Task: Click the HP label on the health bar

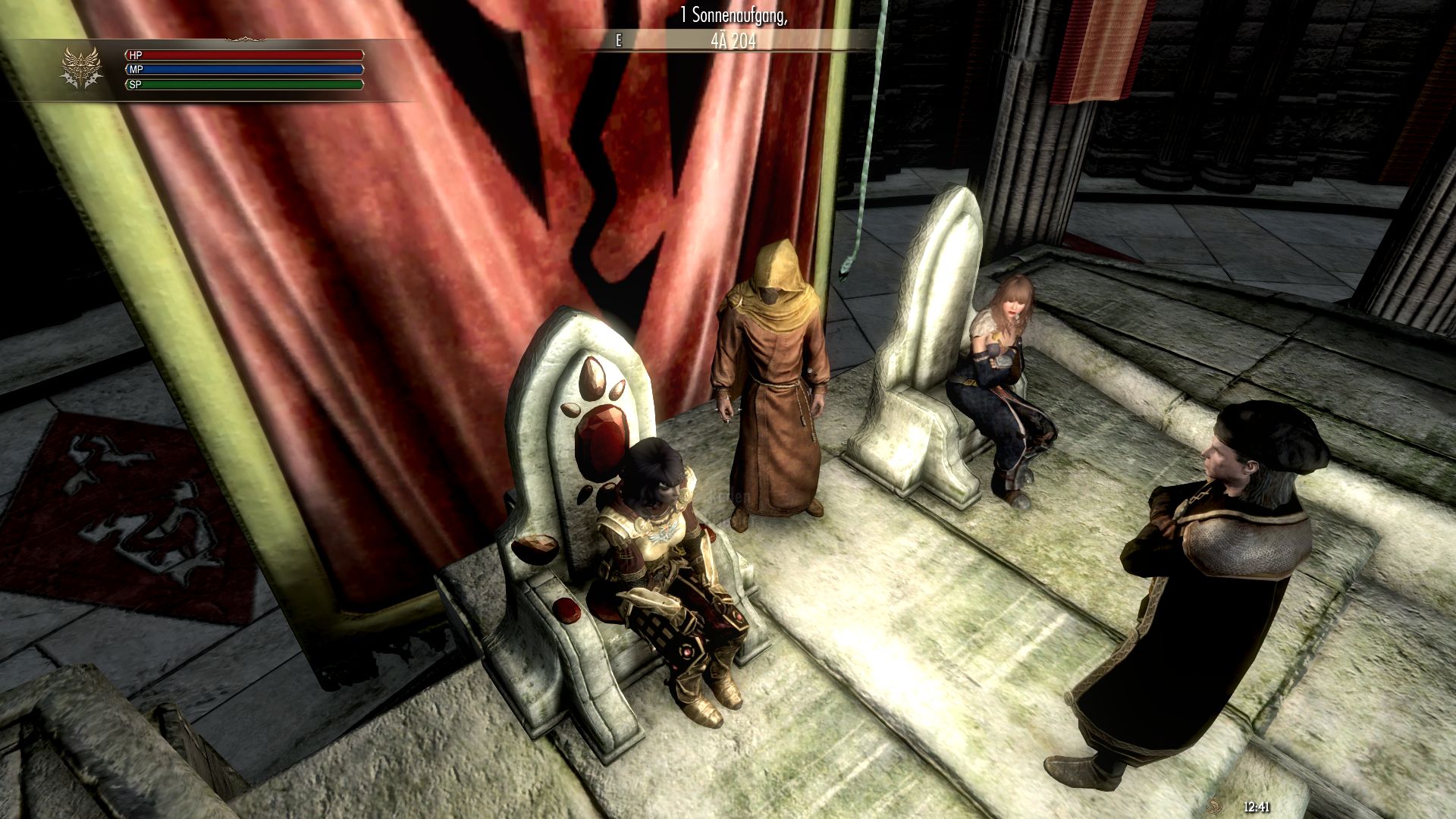Action: (x=136, y=55)
